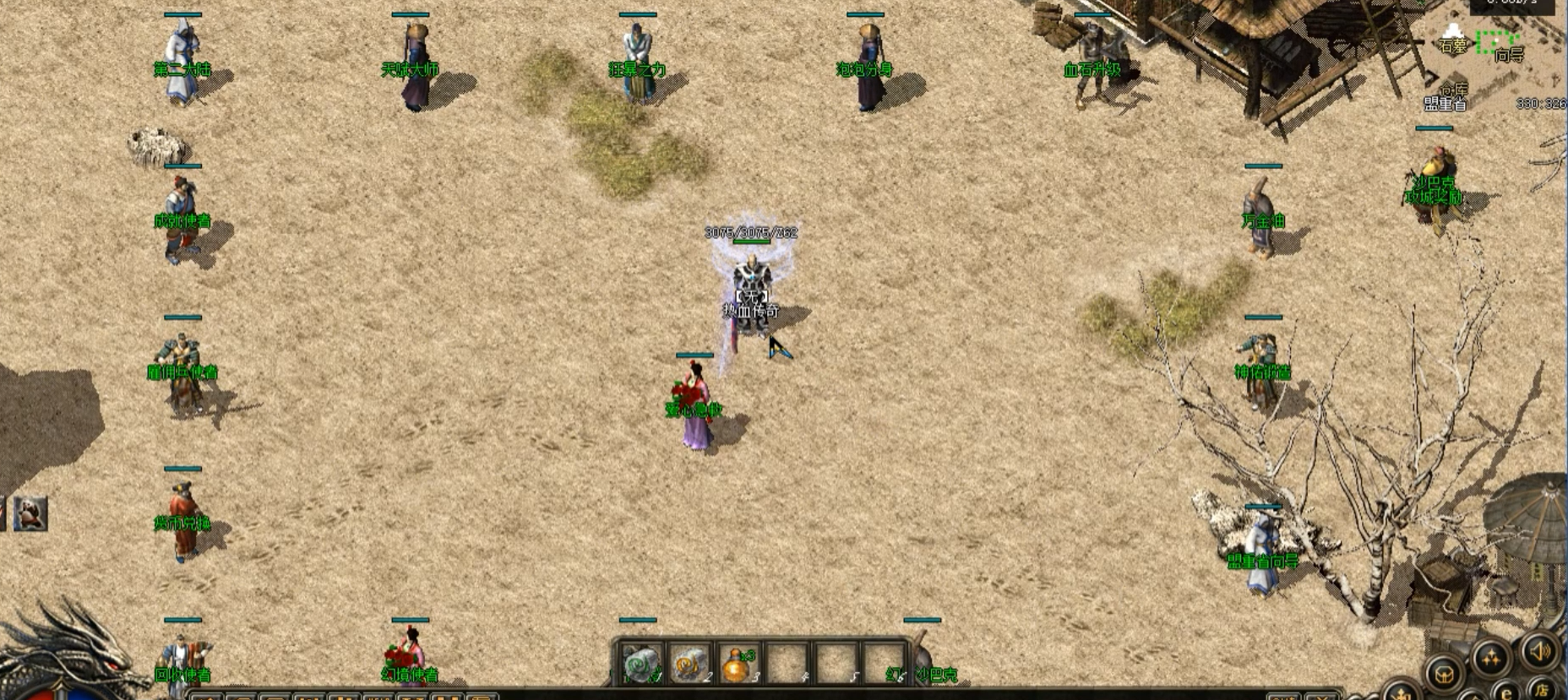This screenshot has width=1568, height=700.
Task: Open the bag with the chest button
Action: 1445,673
